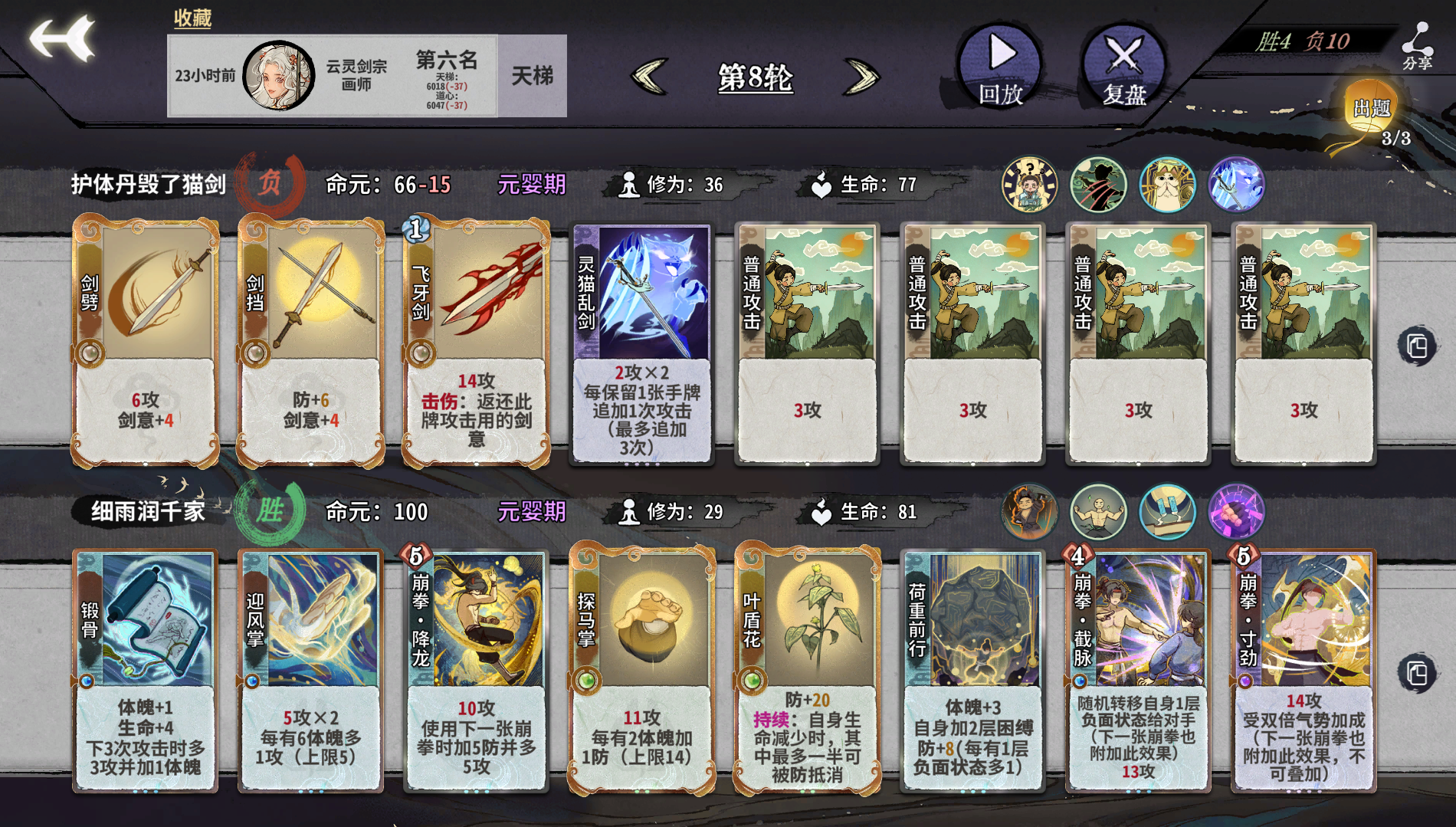Open the blue ice-sword status icon

[x=1233, y=186]
